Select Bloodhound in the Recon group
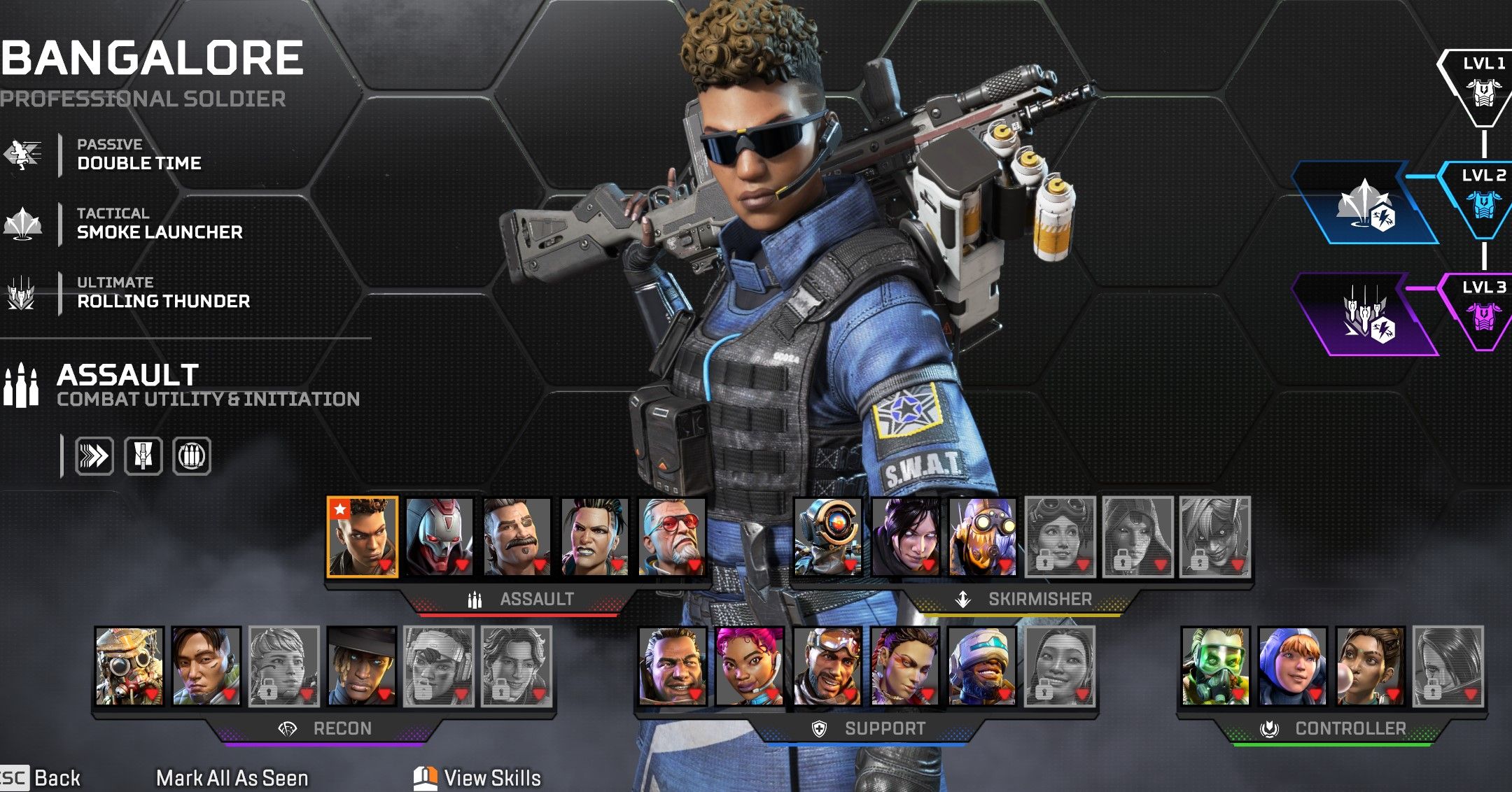Screen dimensions: 1512x792 click(x=129, y=666)
